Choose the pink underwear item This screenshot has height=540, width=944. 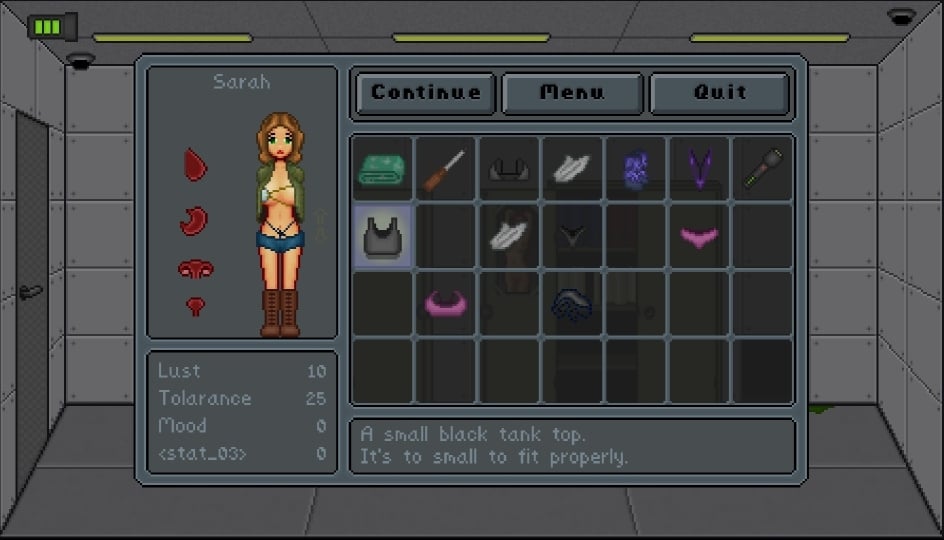tap(699, 237)
